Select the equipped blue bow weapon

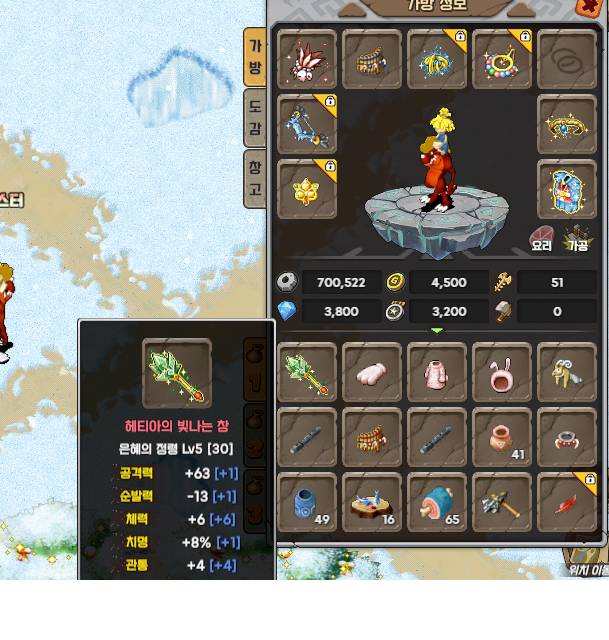tap(306, 125)
